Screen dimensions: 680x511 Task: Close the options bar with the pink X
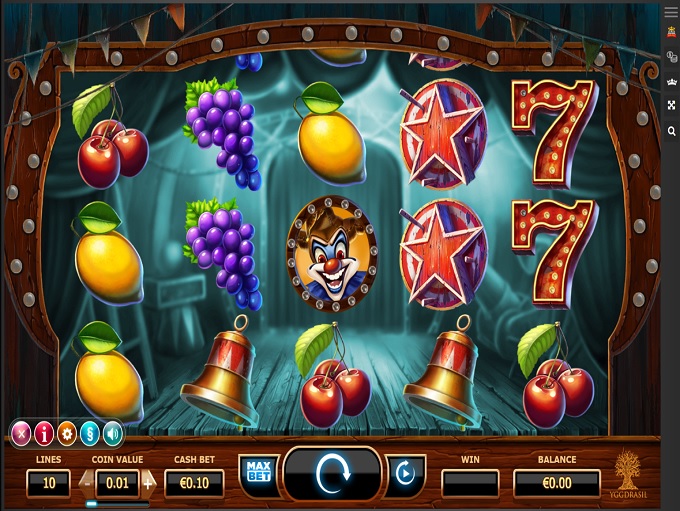point(21,434)
